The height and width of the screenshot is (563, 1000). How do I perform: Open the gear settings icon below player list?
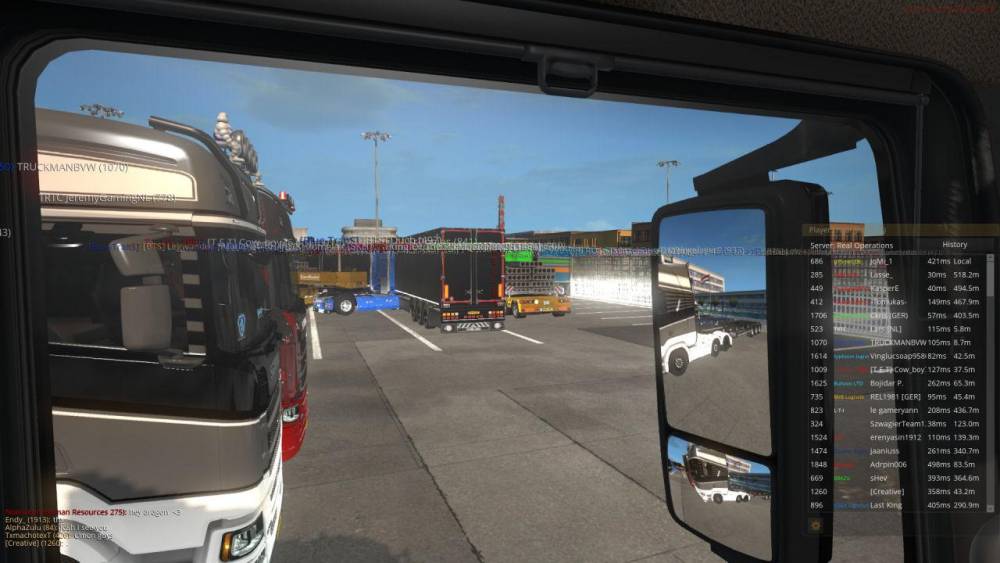coord(815,525)
